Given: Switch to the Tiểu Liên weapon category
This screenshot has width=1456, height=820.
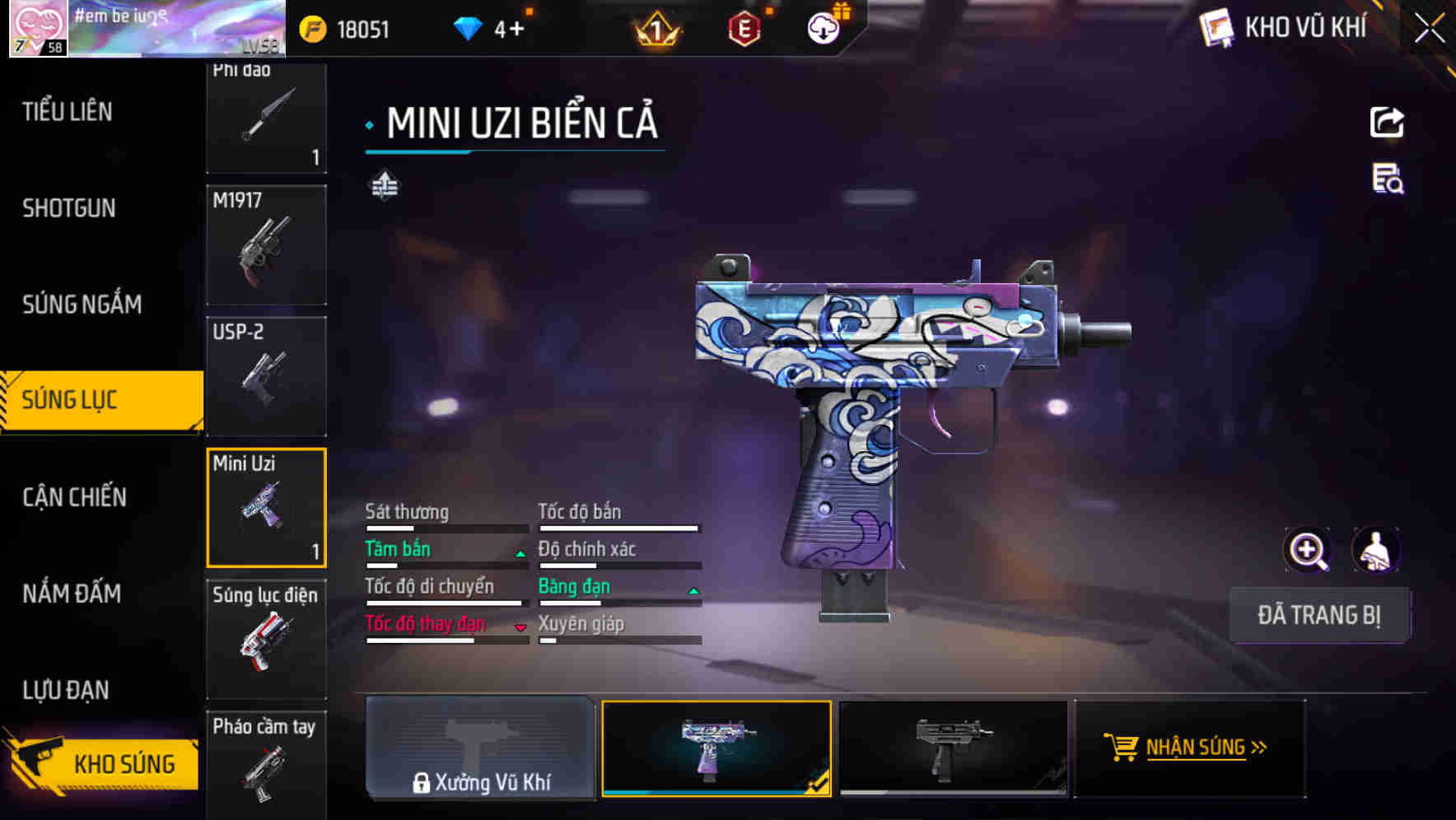Looking at the screenshot, I should 68,111.
